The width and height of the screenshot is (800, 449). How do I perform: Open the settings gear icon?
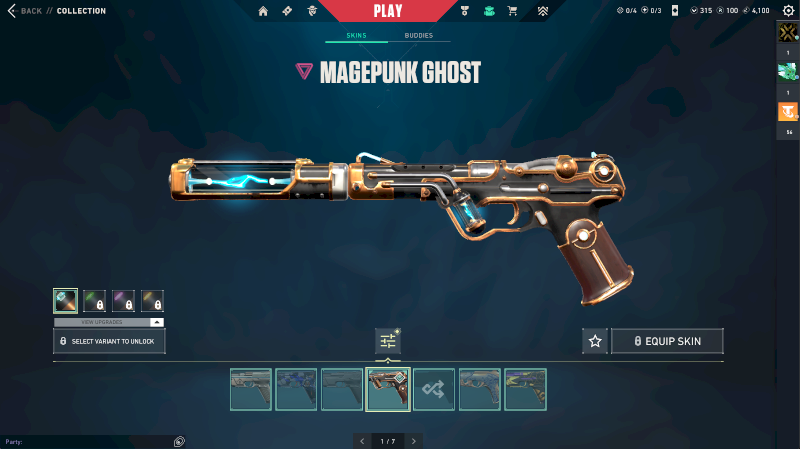[x=787, y=11]
